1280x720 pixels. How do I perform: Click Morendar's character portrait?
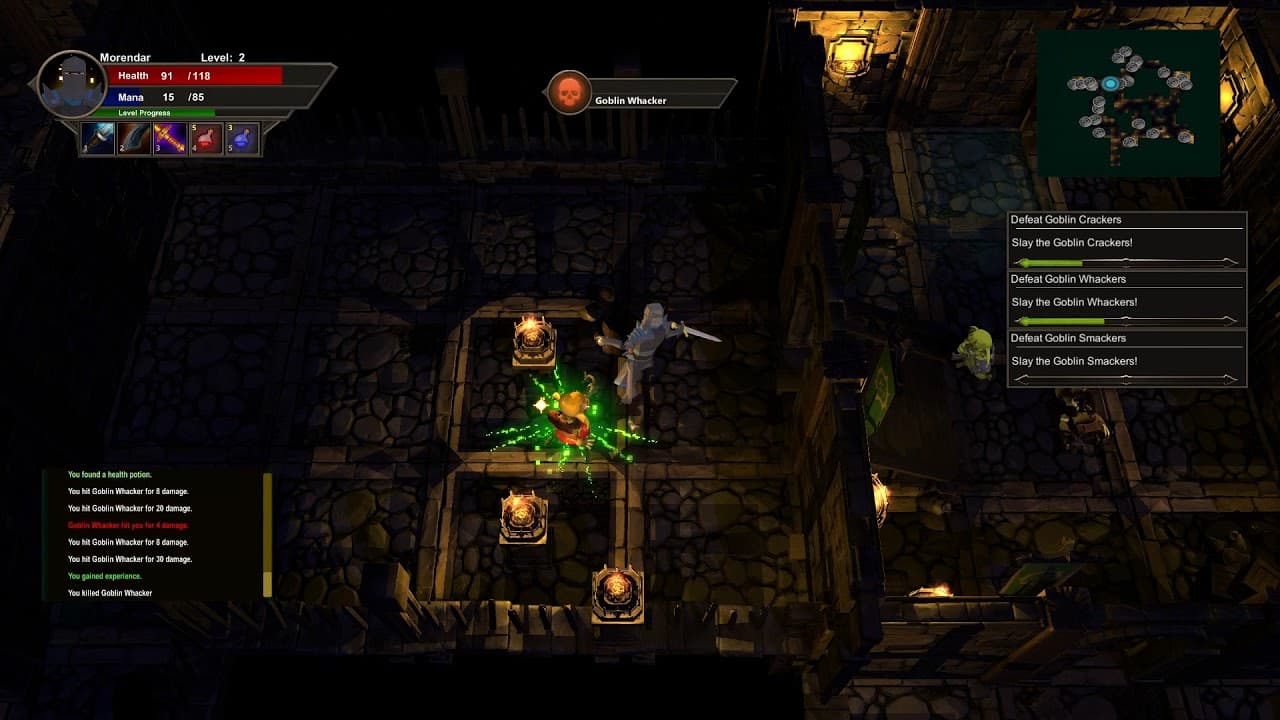tap(71, 84)
